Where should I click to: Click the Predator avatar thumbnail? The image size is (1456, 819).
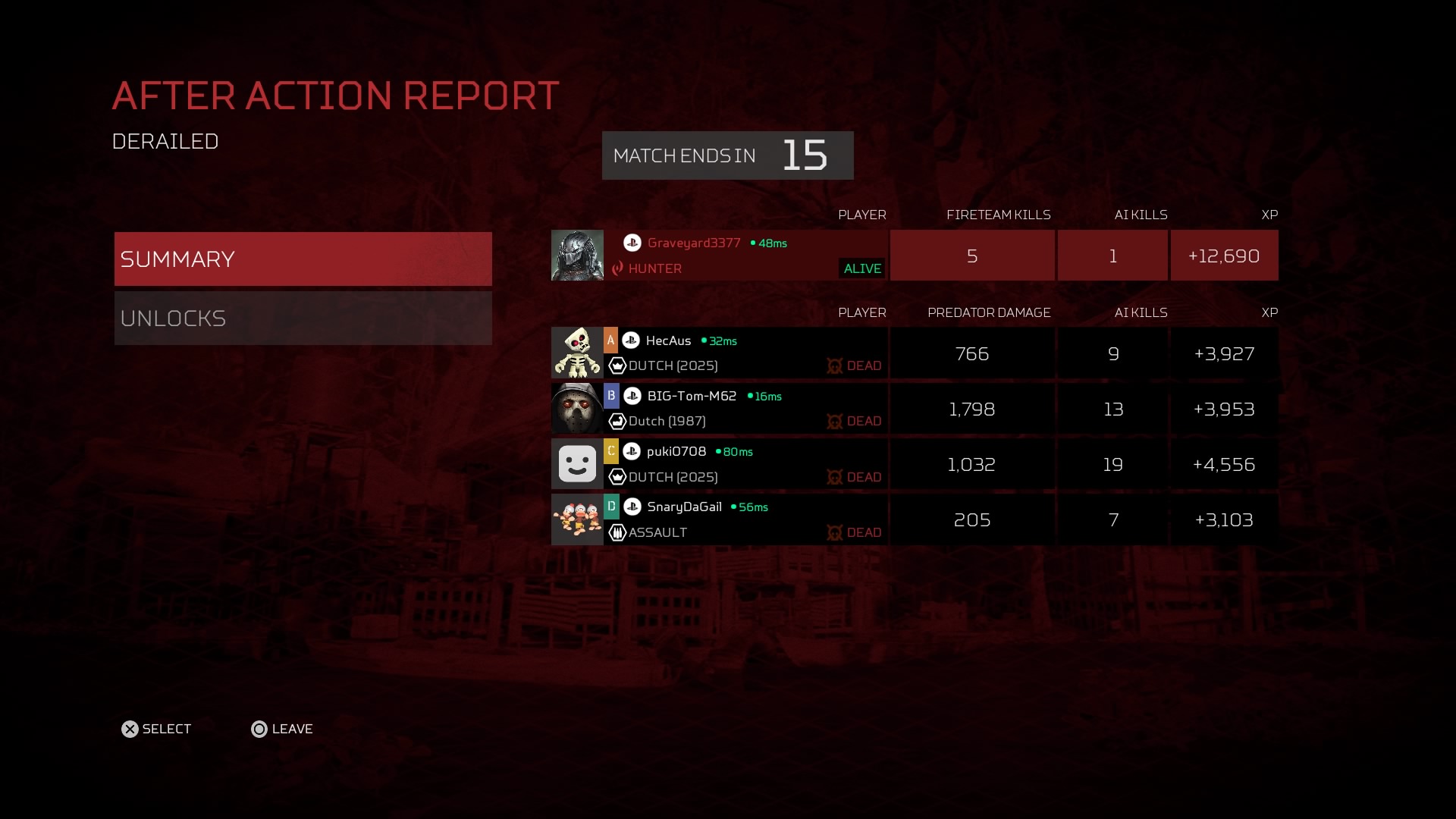point(577,256)
